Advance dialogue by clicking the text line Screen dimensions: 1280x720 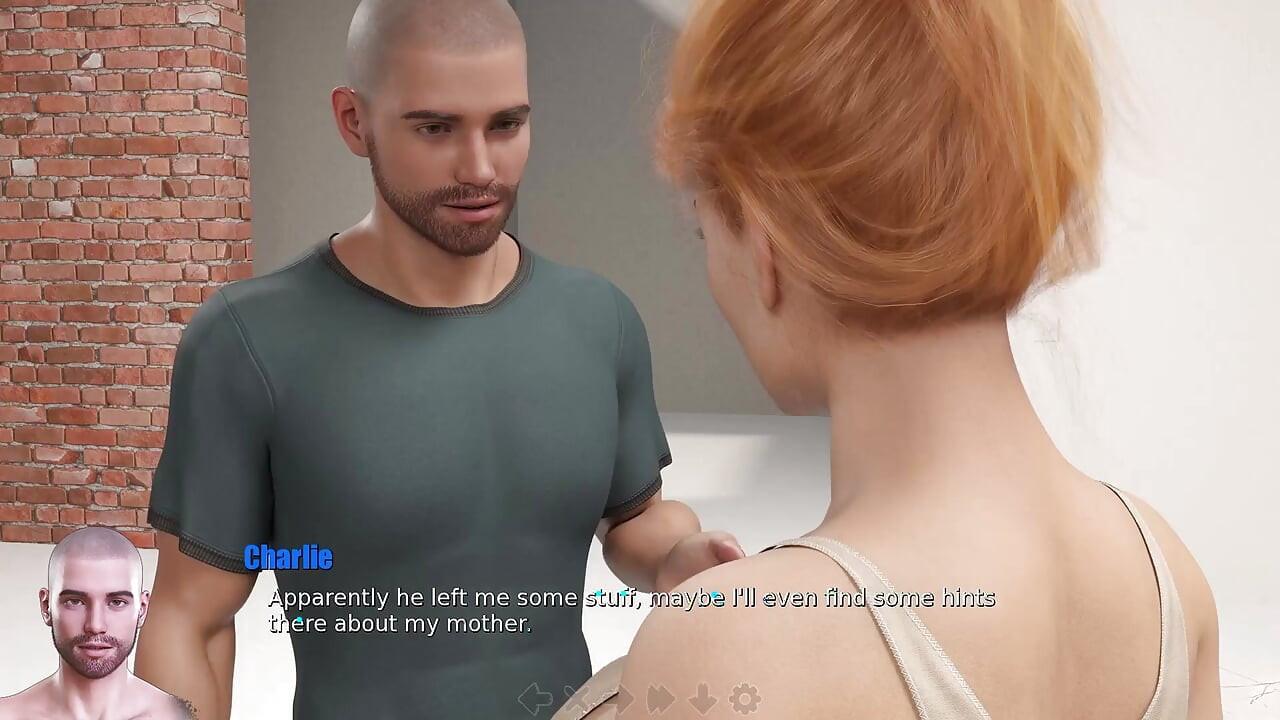[x=630, y=598]
